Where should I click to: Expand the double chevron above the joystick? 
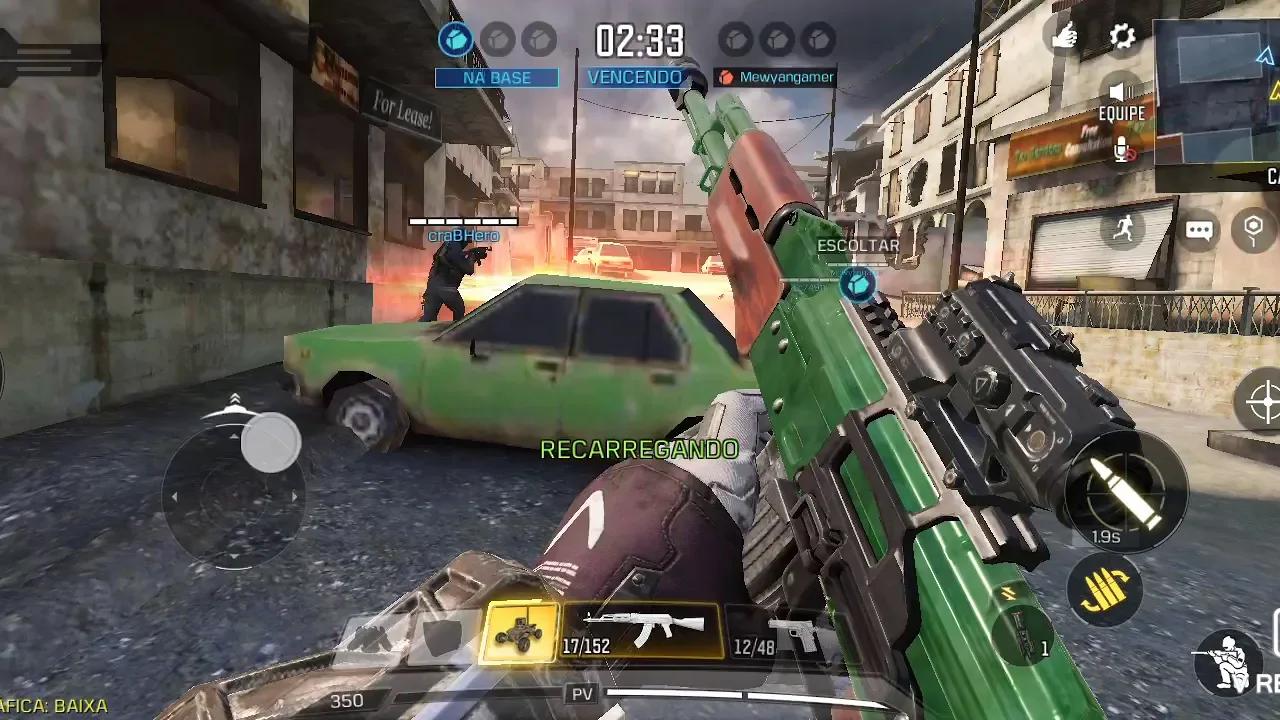coord(234,402)
